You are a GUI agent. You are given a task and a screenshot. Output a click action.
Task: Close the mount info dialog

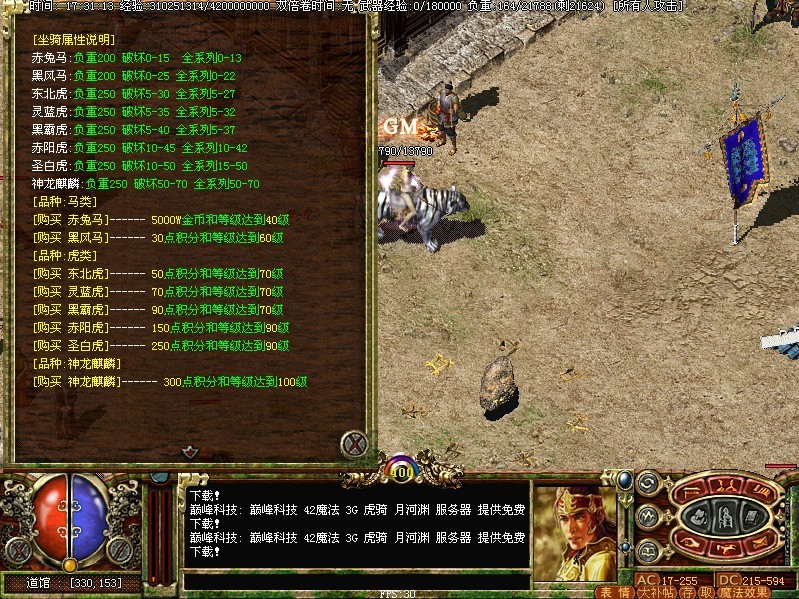354,442
